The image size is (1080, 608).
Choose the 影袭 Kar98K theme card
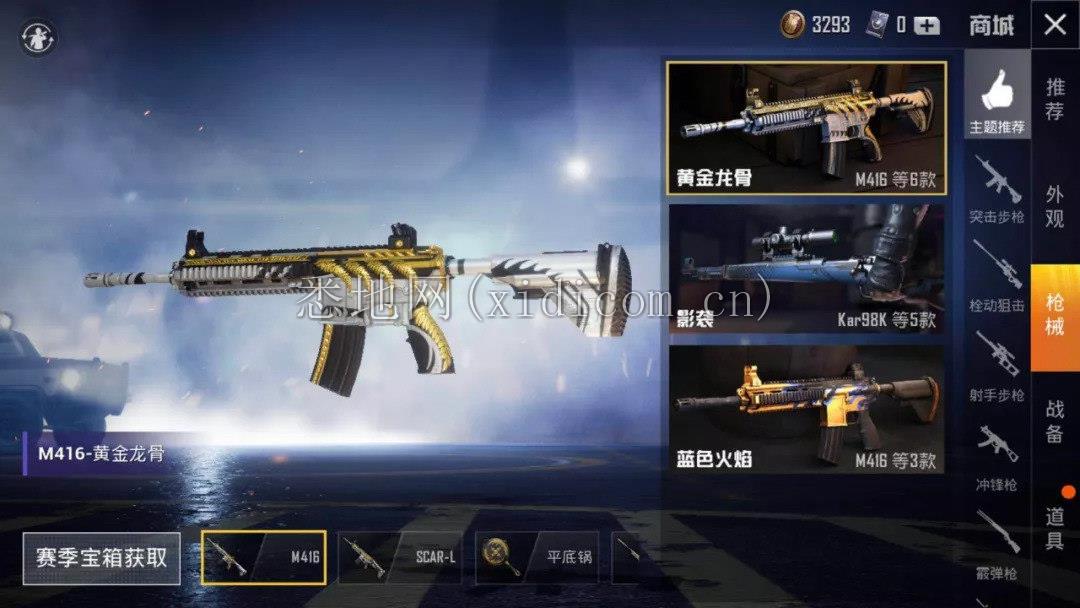[x=806, y=268]
